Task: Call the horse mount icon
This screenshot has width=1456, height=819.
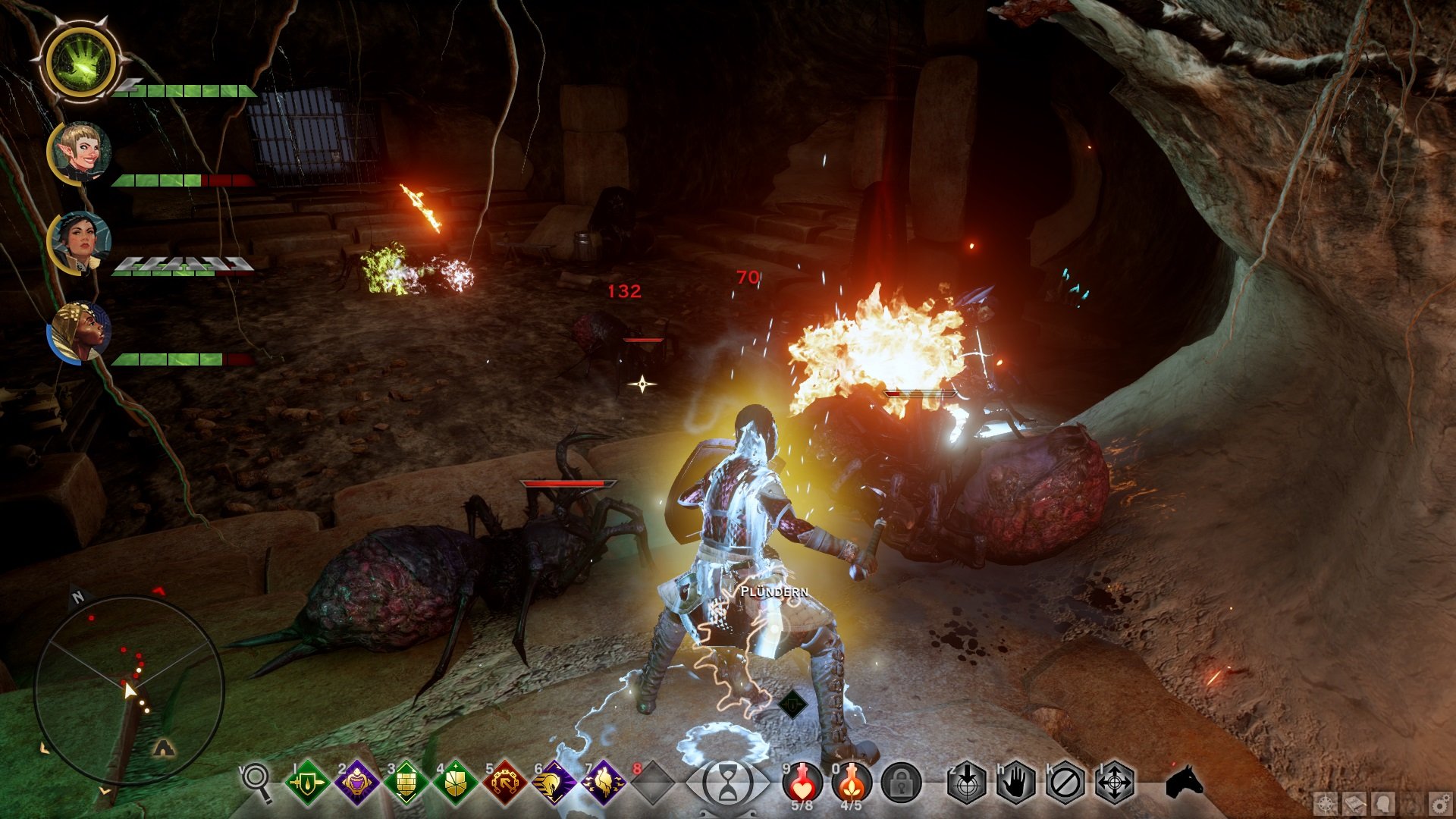Action: [x=1184, y=781]
